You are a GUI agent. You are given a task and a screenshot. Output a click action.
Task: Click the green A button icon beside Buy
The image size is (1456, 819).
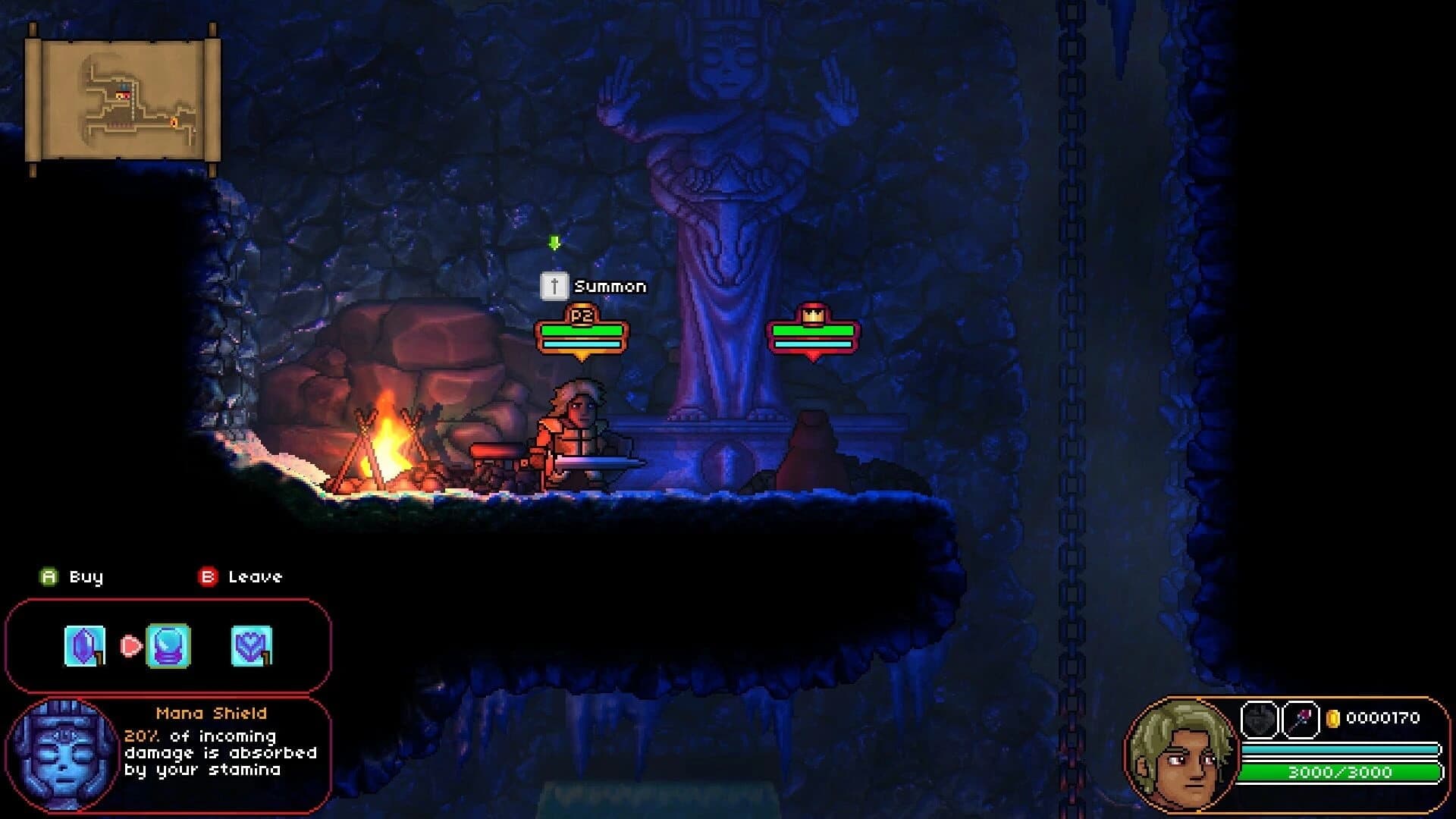[49, 576]
